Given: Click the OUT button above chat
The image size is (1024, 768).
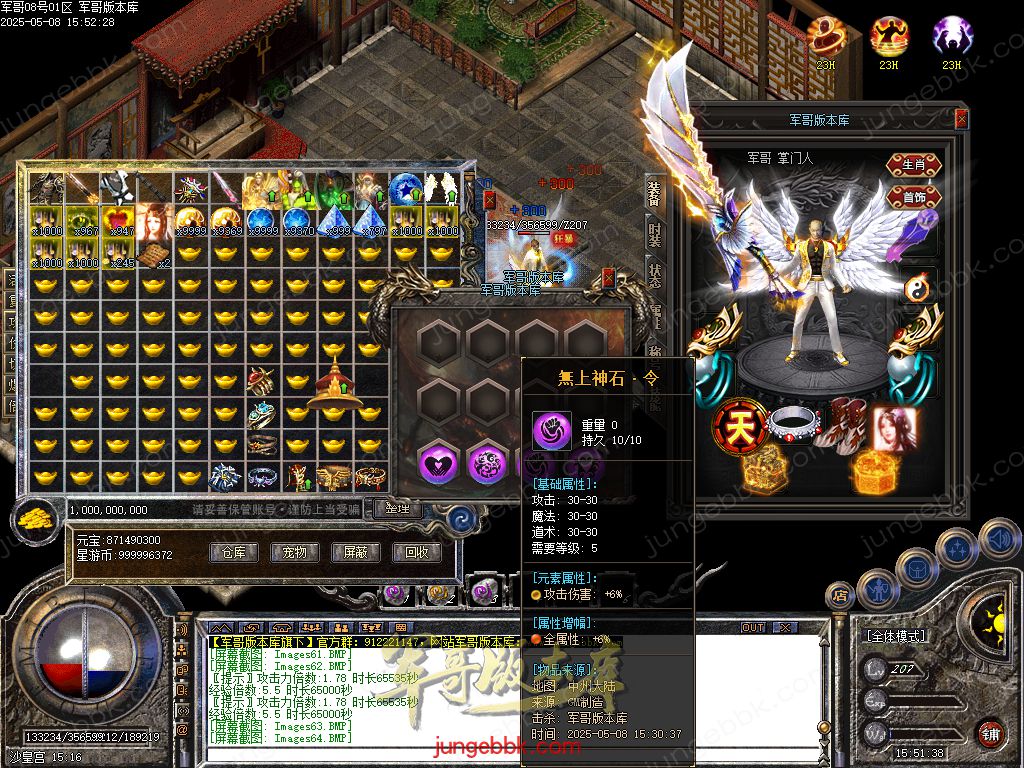Looking at the screenshot, I should [752, 627].
